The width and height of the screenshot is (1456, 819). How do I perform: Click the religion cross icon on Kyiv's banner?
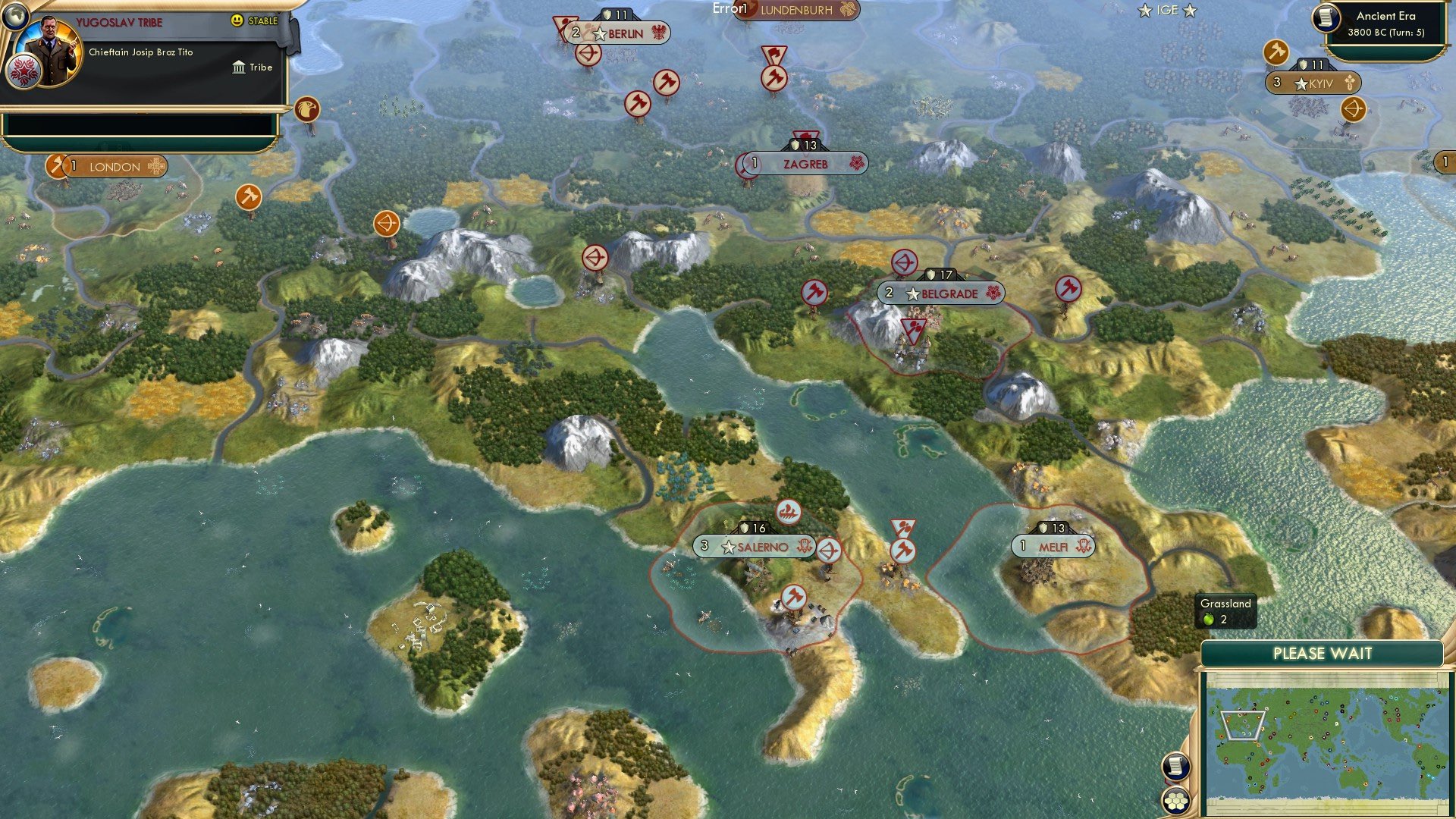[1349, 83]
